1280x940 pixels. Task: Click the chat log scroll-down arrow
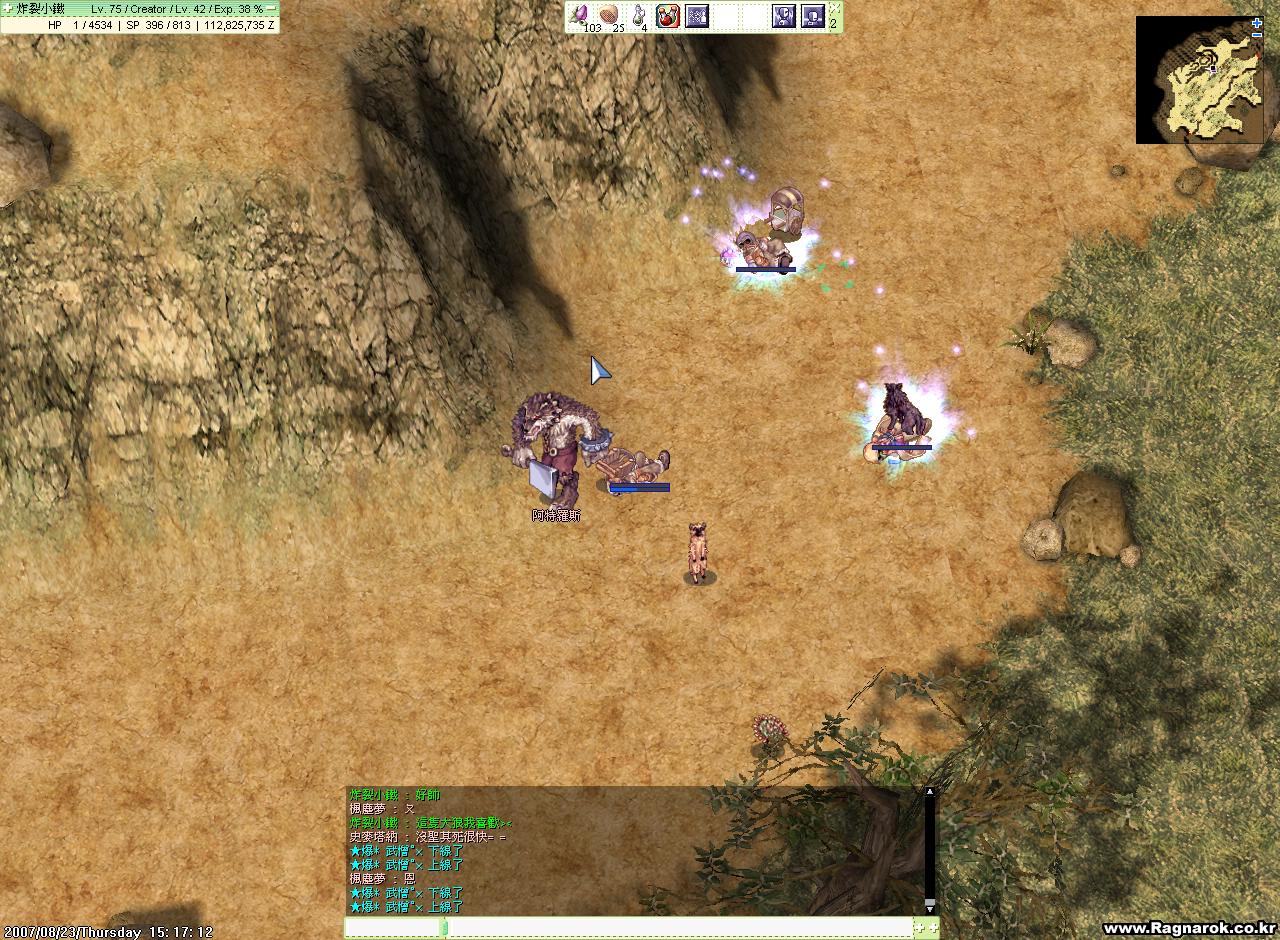[930, 905]
